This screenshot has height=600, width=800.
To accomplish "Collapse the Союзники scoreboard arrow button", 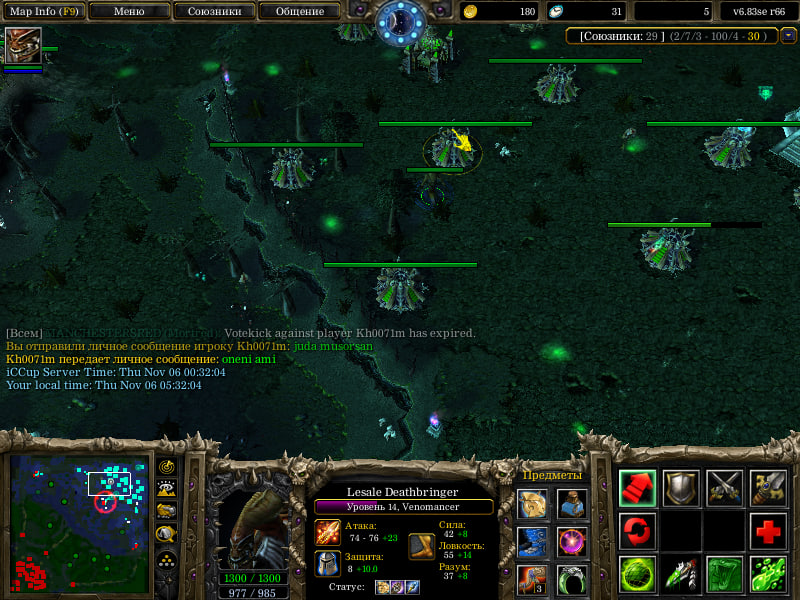I will point(788,36).
